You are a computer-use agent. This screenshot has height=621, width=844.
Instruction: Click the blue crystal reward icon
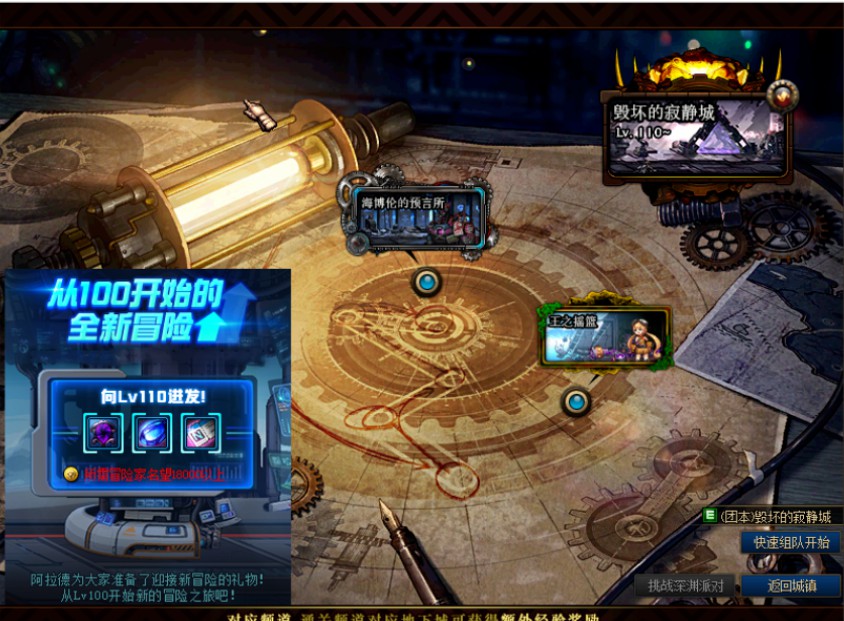[x=148, y=434]
